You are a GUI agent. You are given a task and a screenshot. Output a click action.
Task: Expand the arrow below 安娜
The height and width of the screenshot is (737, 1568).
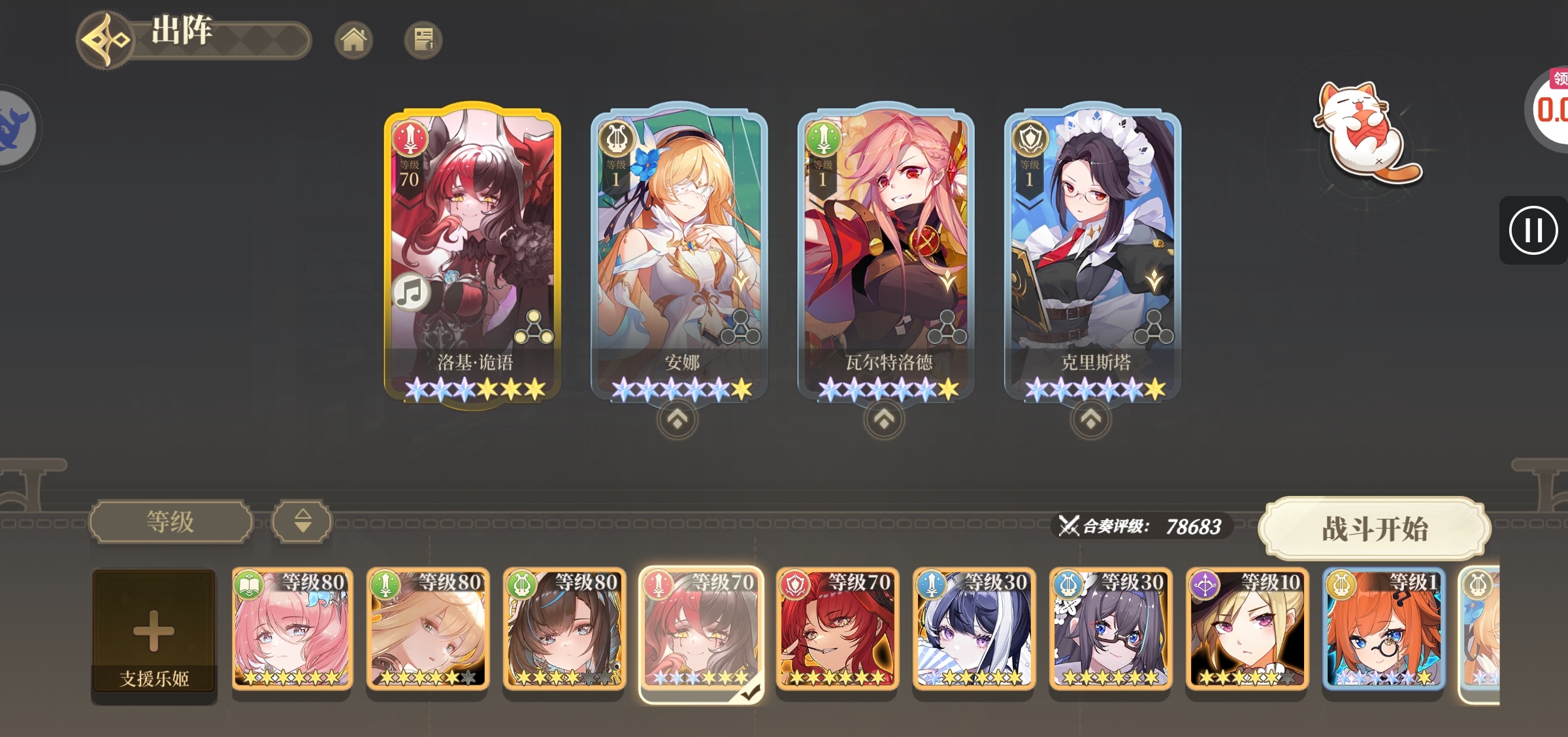[x=678, y=420]
